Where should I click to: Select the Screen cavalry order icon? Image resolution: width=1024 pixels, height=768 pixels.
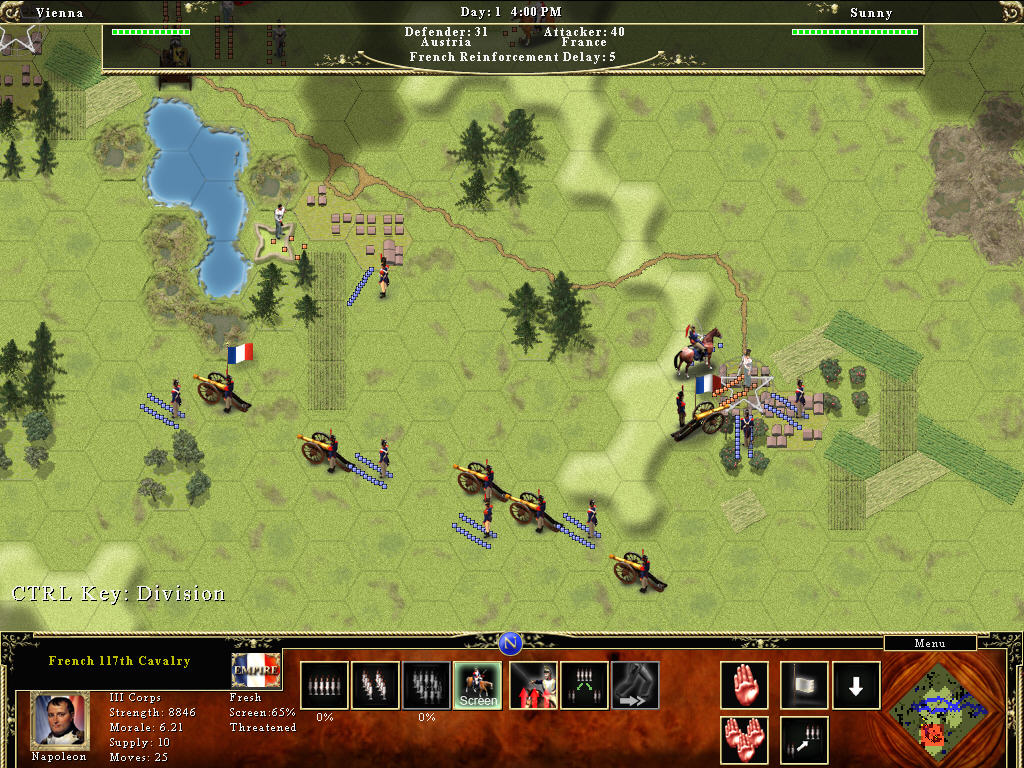click(x=477, y=685)
